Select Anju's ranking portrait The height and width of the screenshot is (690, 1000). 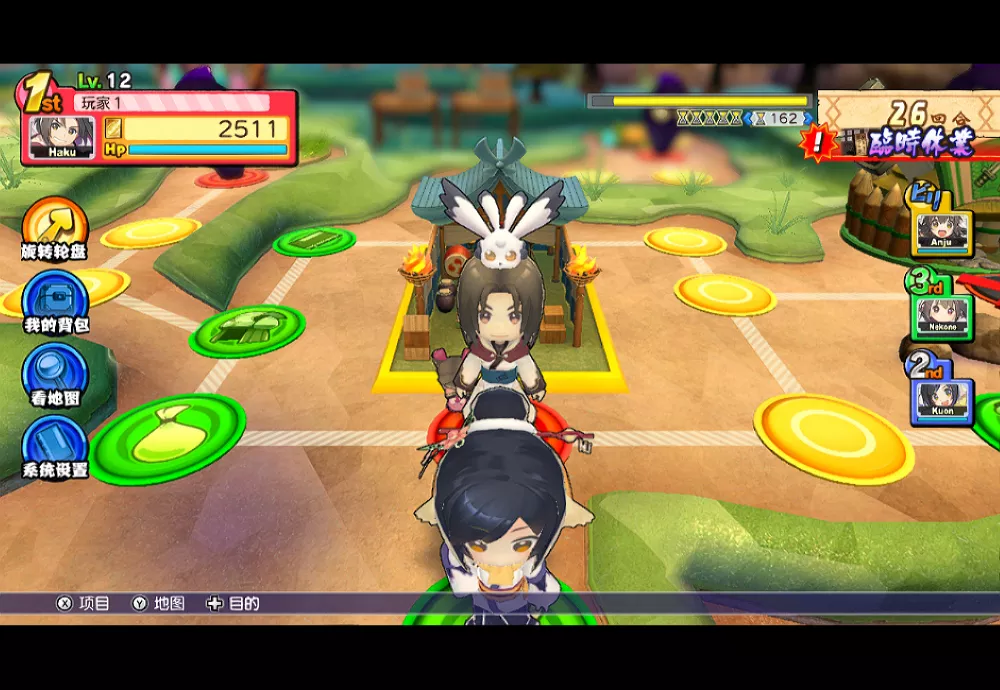(x=941, y=233)
